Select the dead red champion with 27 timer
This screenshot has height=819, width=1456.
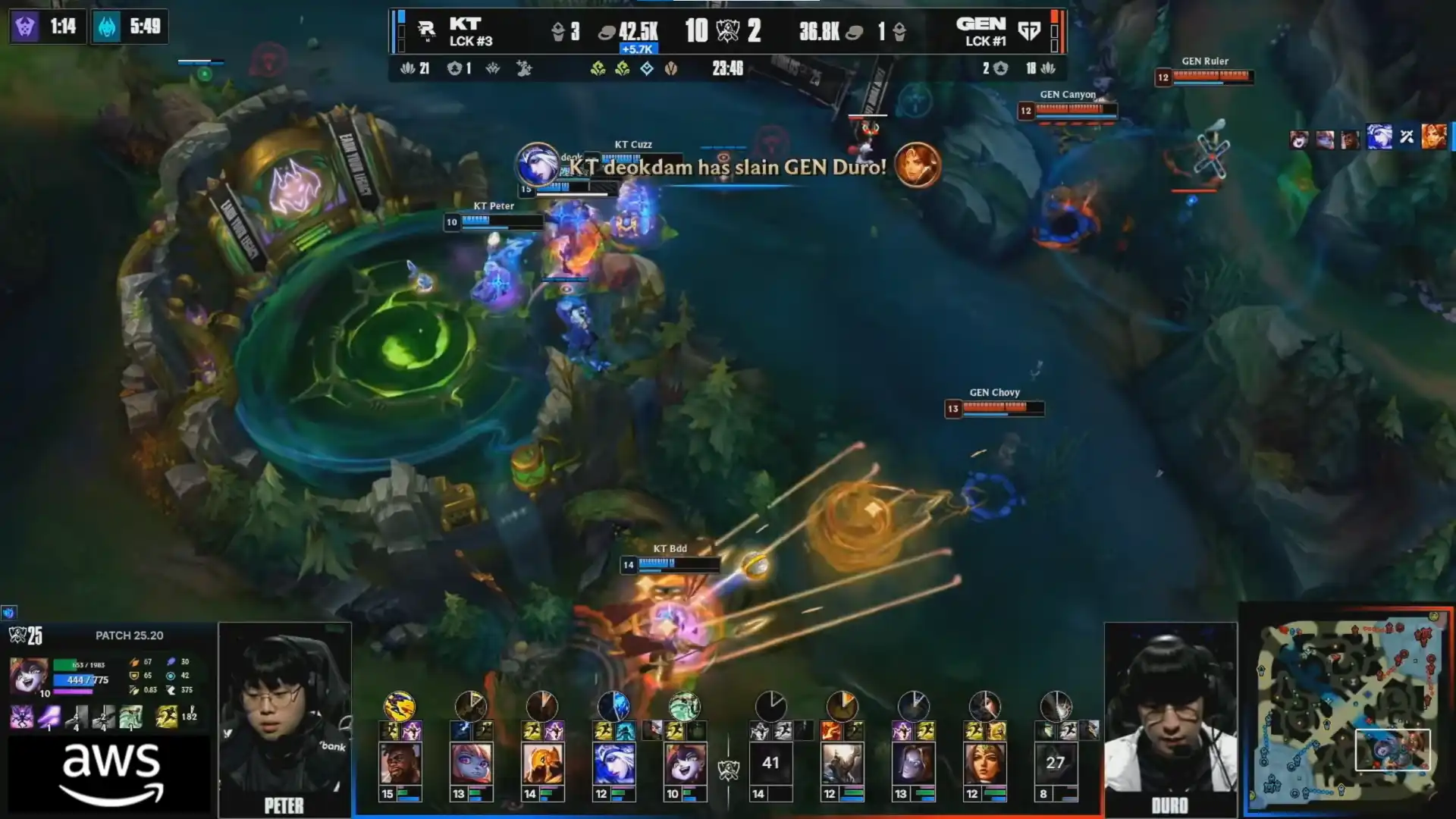point(1056,763)
